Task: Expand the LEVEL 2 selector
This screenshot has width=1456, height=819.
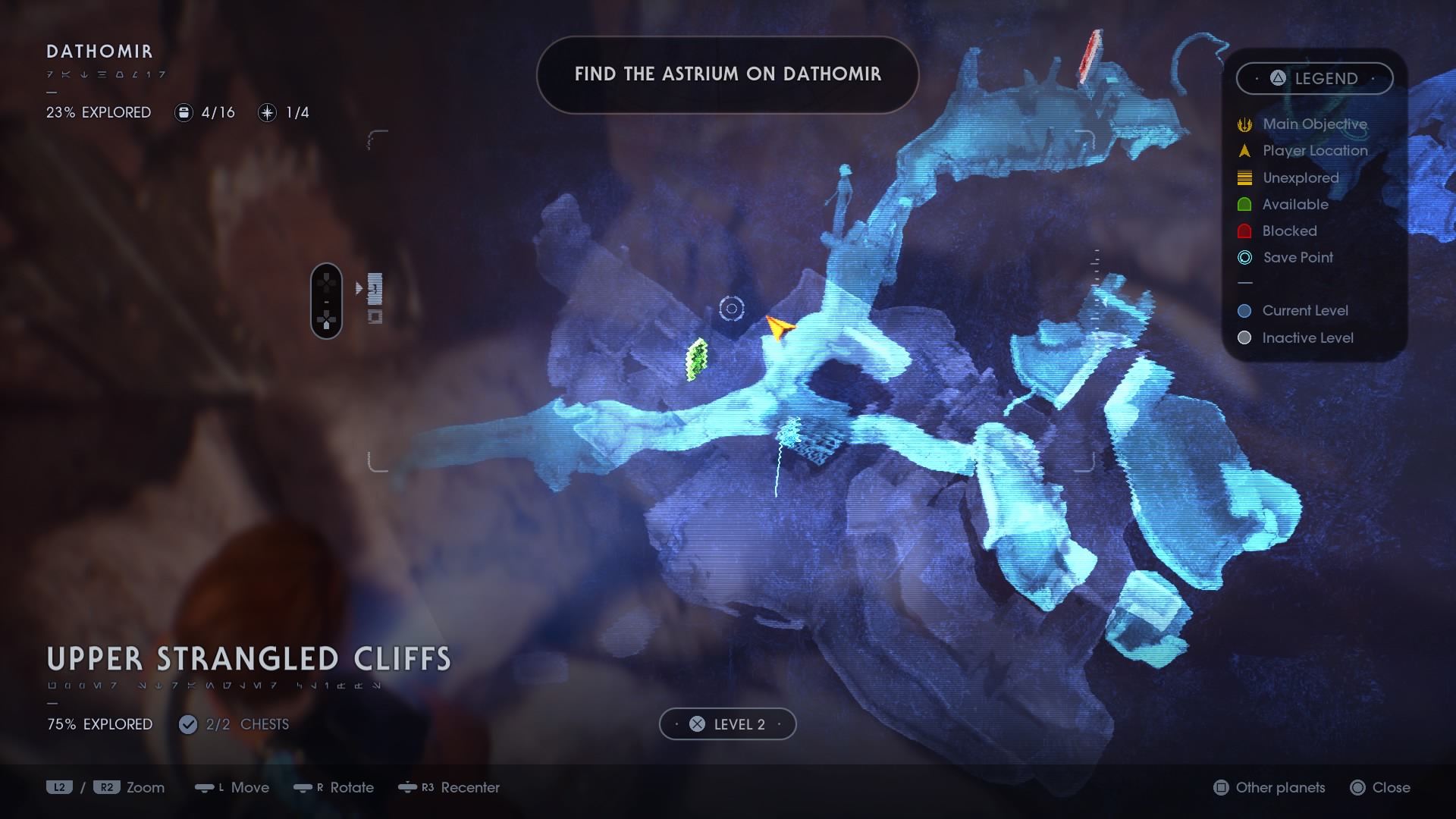Action: tap(727, 724)
